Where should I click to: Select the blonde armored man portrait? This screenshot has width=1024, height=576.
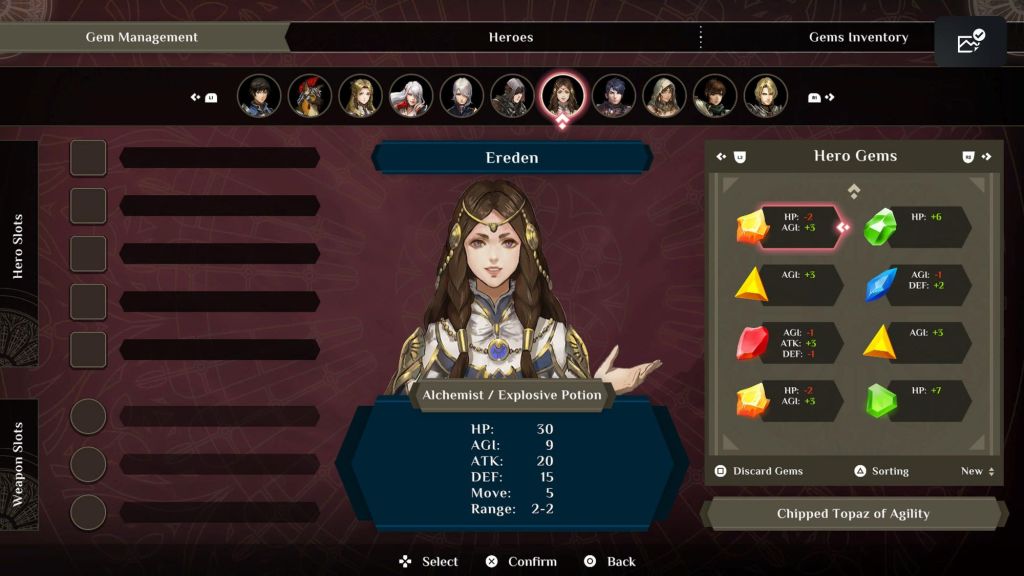point(765,96)
